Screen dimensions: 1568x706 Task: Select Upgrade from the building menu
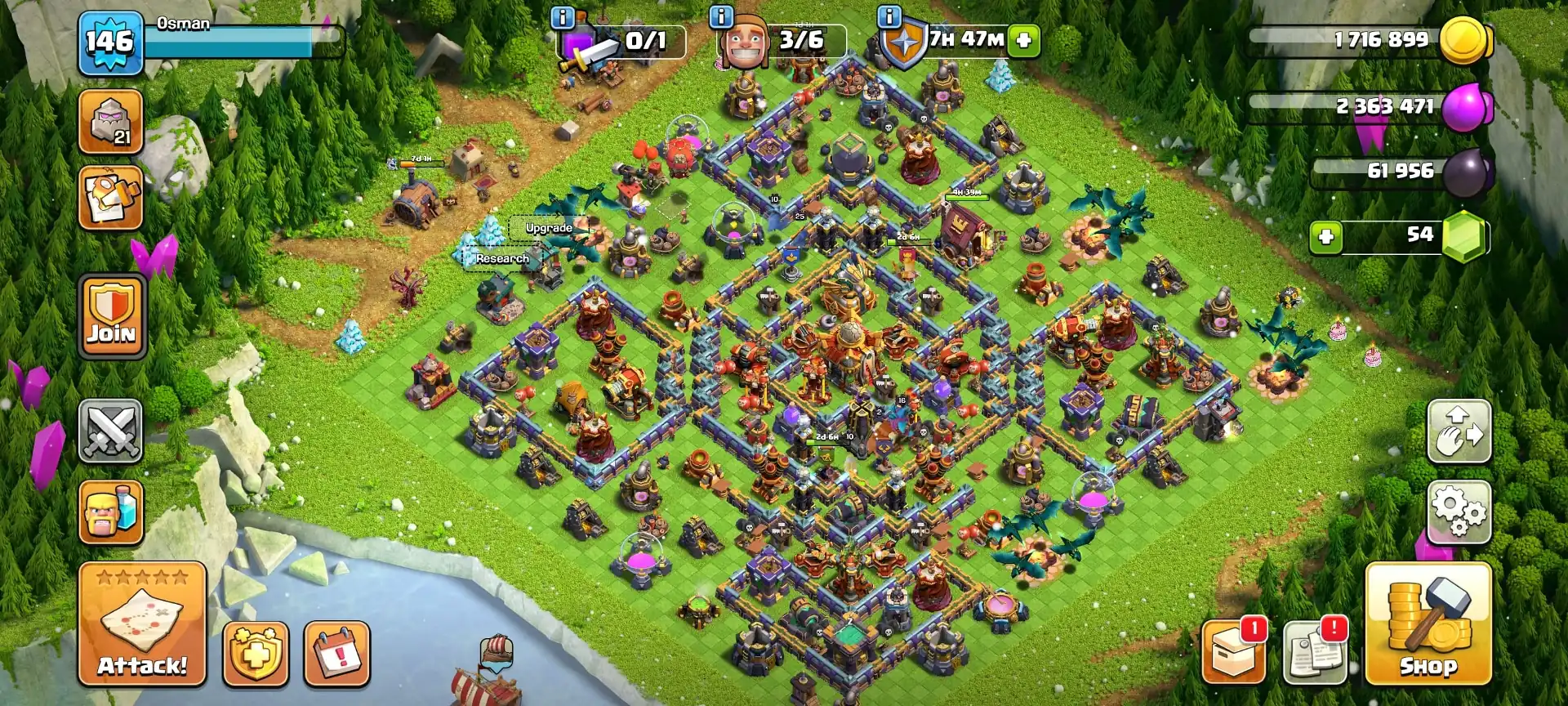coord(550,228)
